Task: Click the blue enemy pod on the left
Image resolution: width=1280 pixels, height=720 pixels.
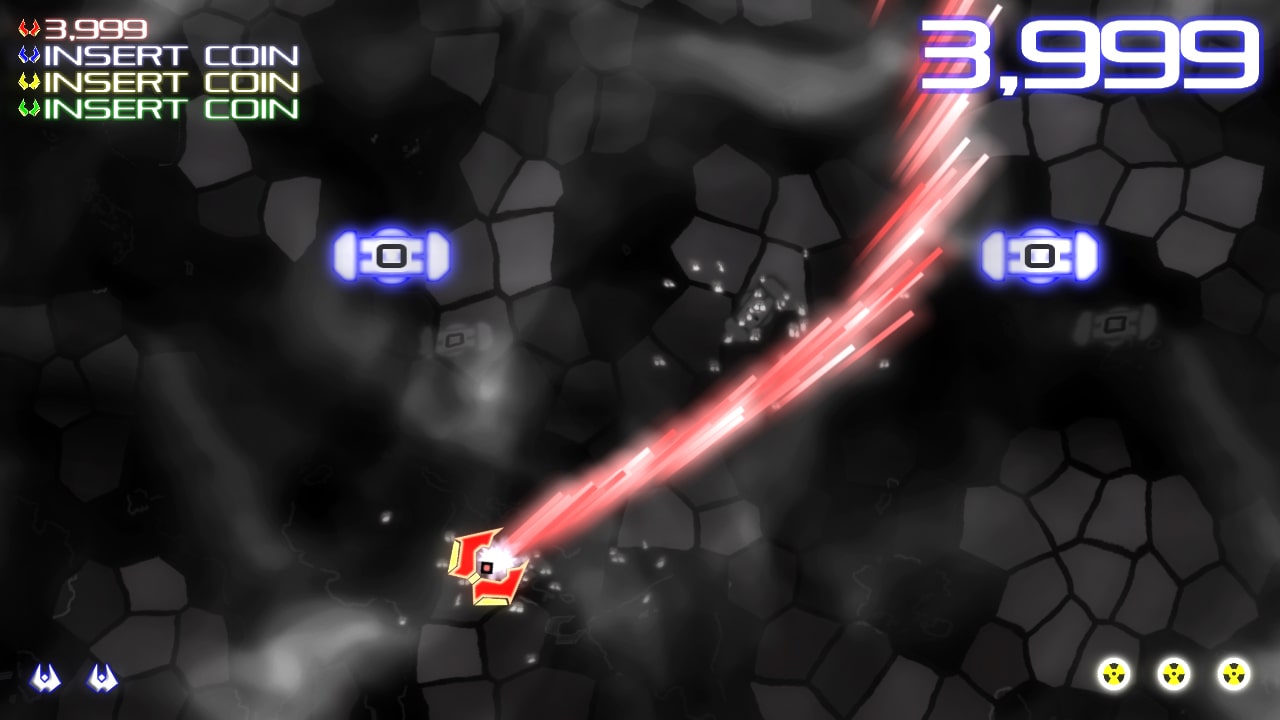Action: tap(390, 256)
